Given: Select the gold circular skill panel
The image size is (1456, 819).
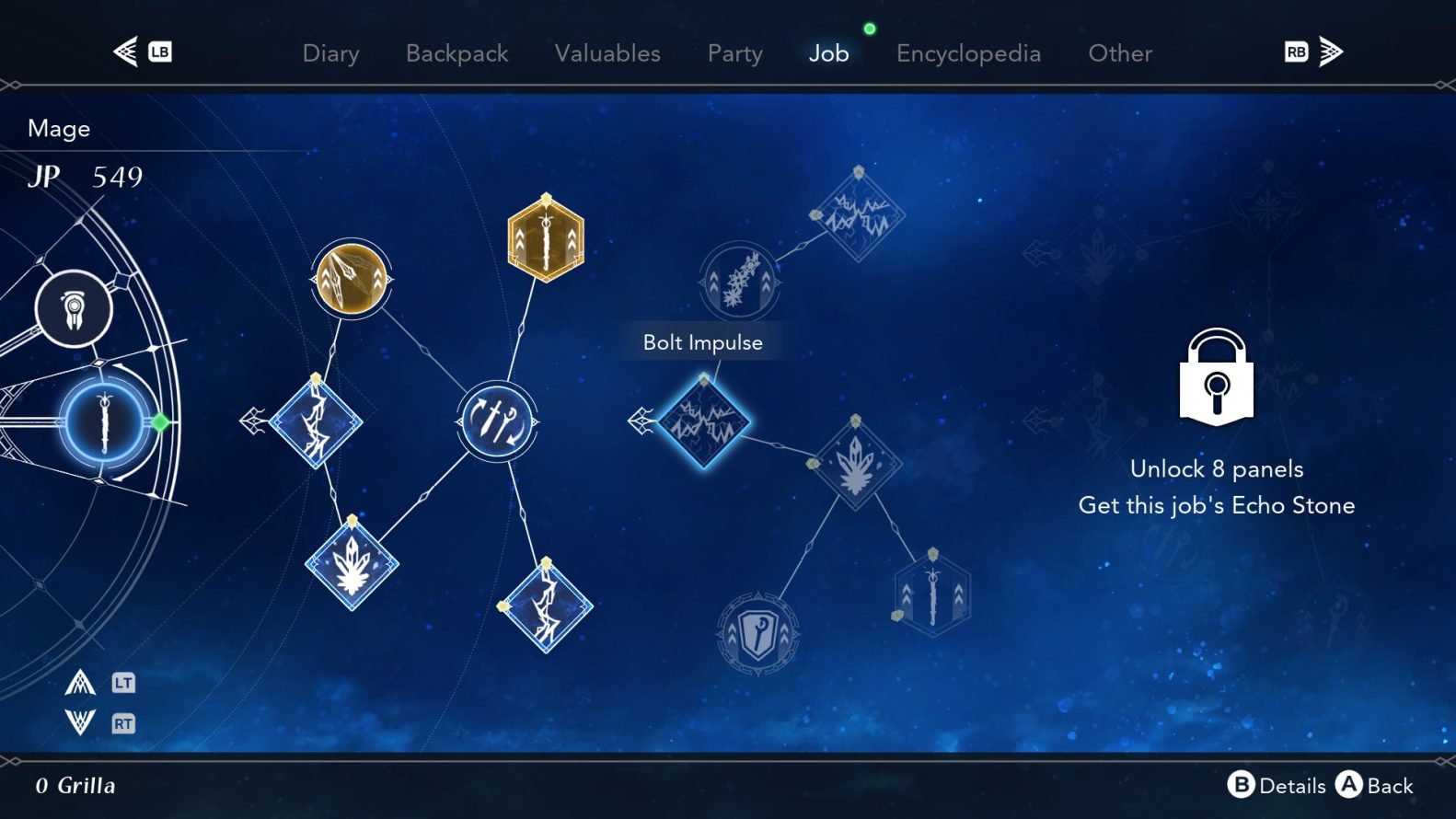Looking at the screenshot, I should click(x=351, y=279).
